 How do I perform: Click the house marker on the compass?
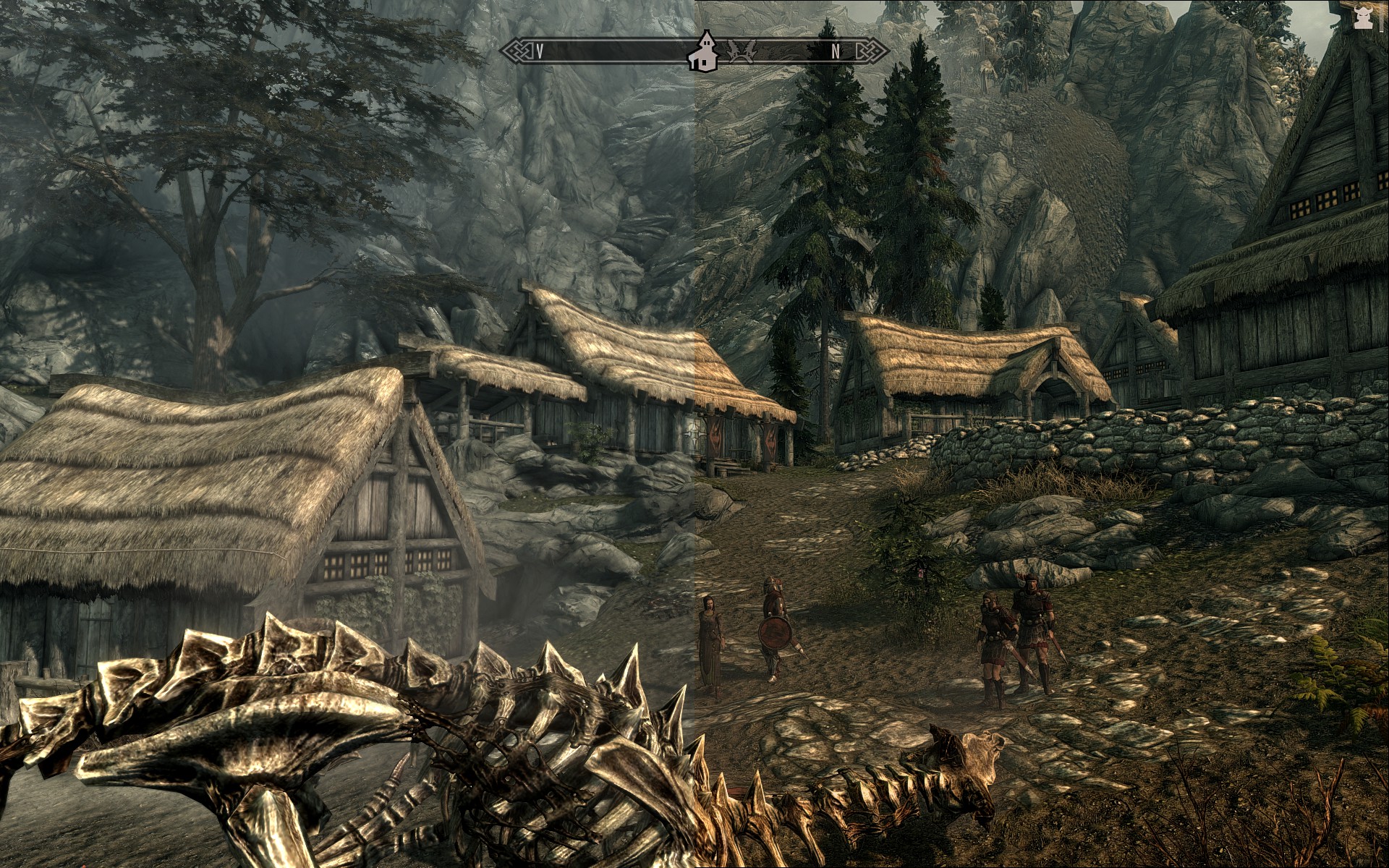[x=702, y=52]
